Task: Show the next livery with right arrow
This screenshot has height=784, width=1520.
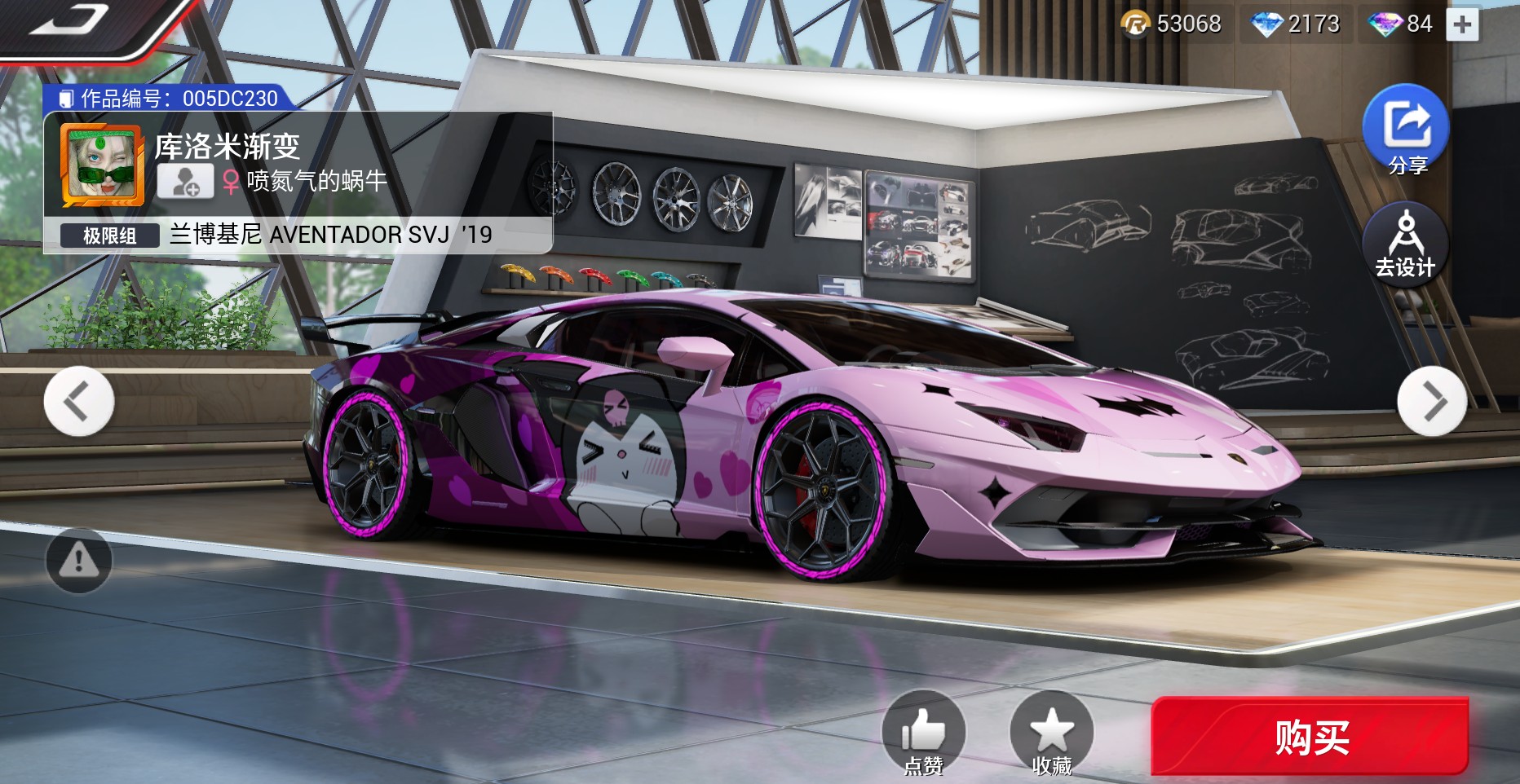Action: pos(1432,401)
